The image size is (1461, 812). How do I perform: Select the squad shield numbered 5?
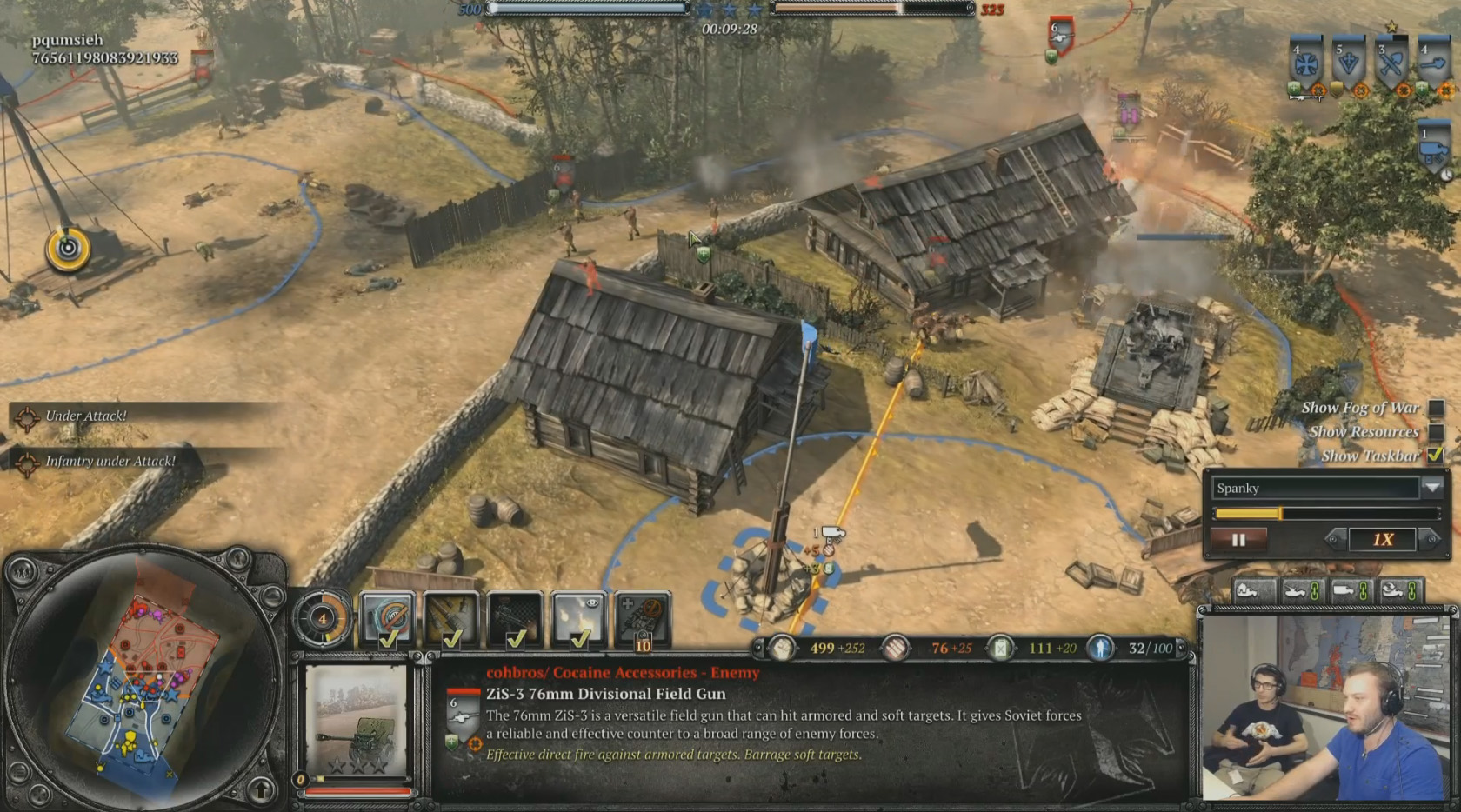[x=1349, y=64]
